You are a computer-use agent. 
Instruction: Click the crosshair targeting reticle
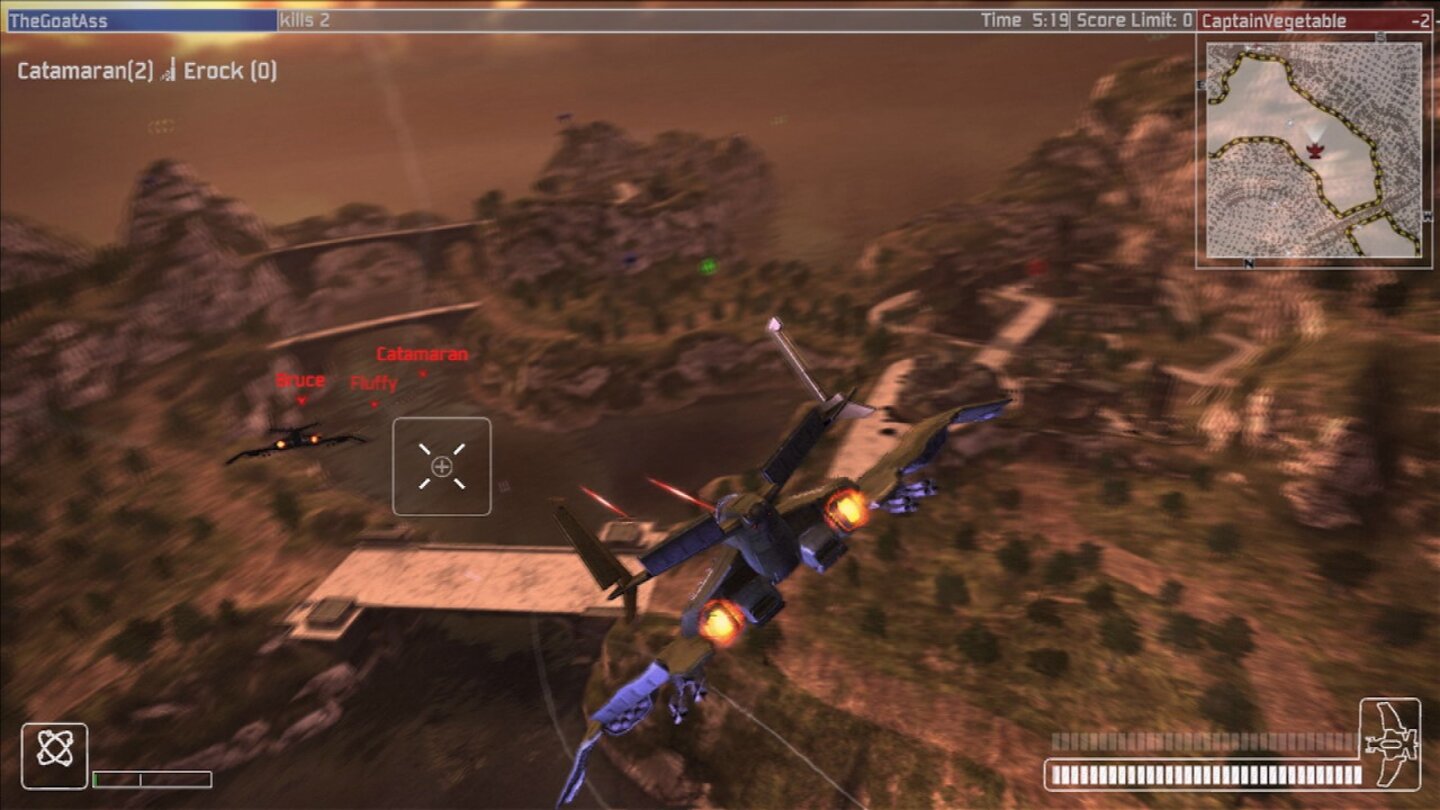click(443, 467)
